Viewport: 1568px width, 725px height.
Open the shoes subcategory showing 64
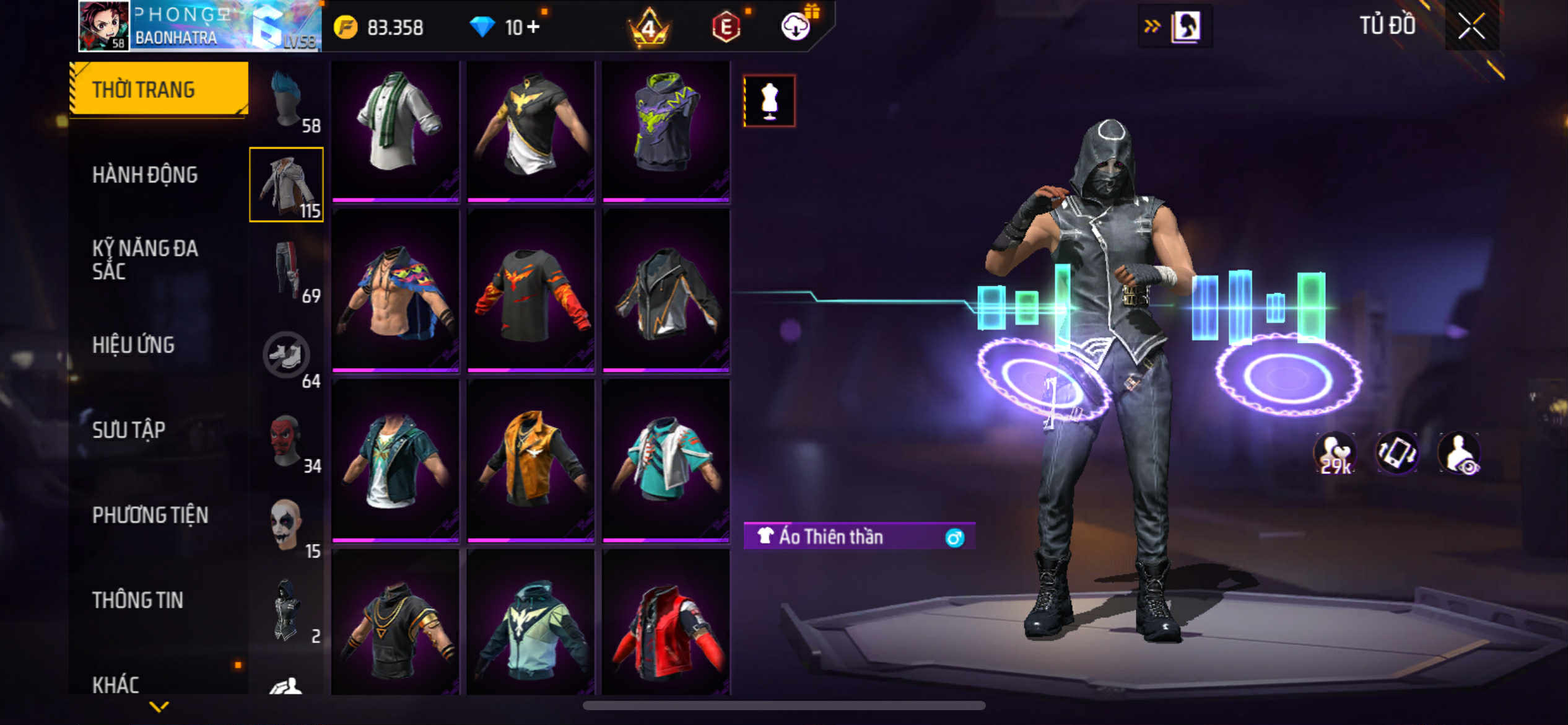pyautogui.click(x=287, y=356)
